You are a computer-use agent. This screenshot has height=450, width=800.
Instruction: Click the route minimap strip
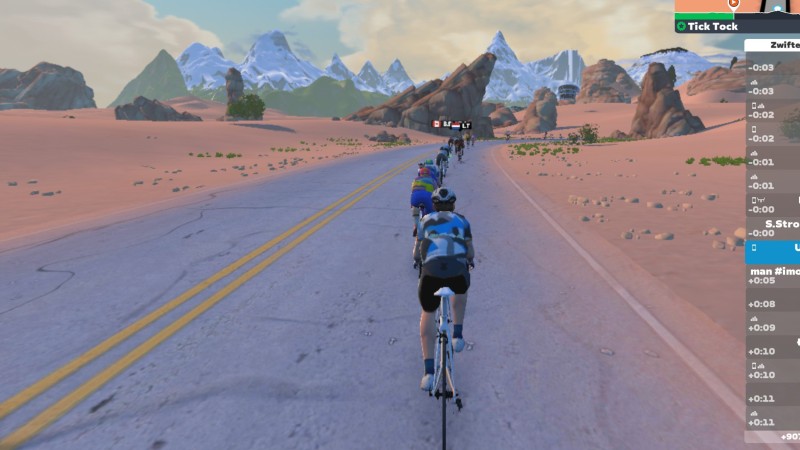point(737,6)
